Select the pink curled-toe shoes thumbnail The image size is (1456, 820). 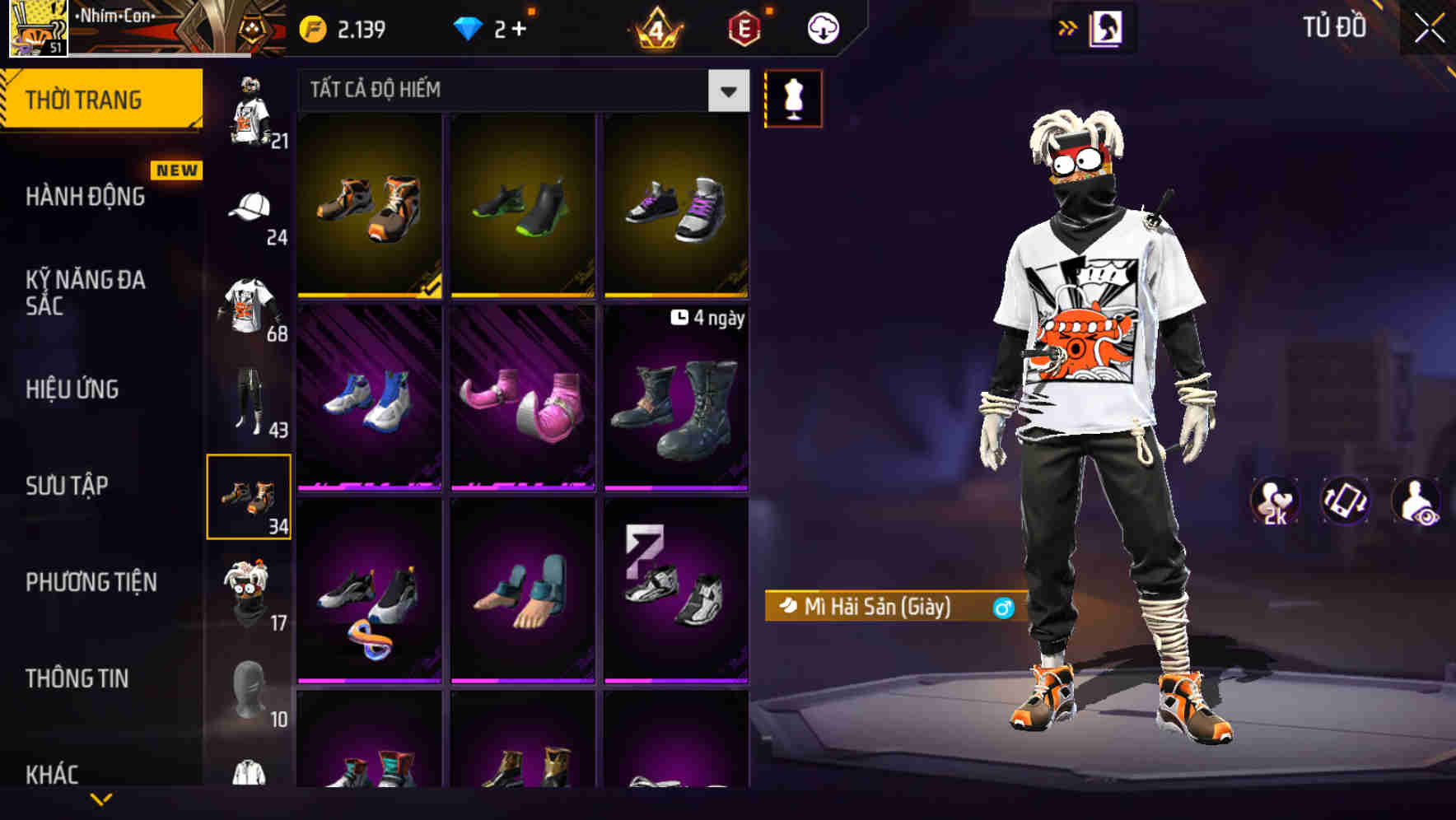(x=521, y=399)
